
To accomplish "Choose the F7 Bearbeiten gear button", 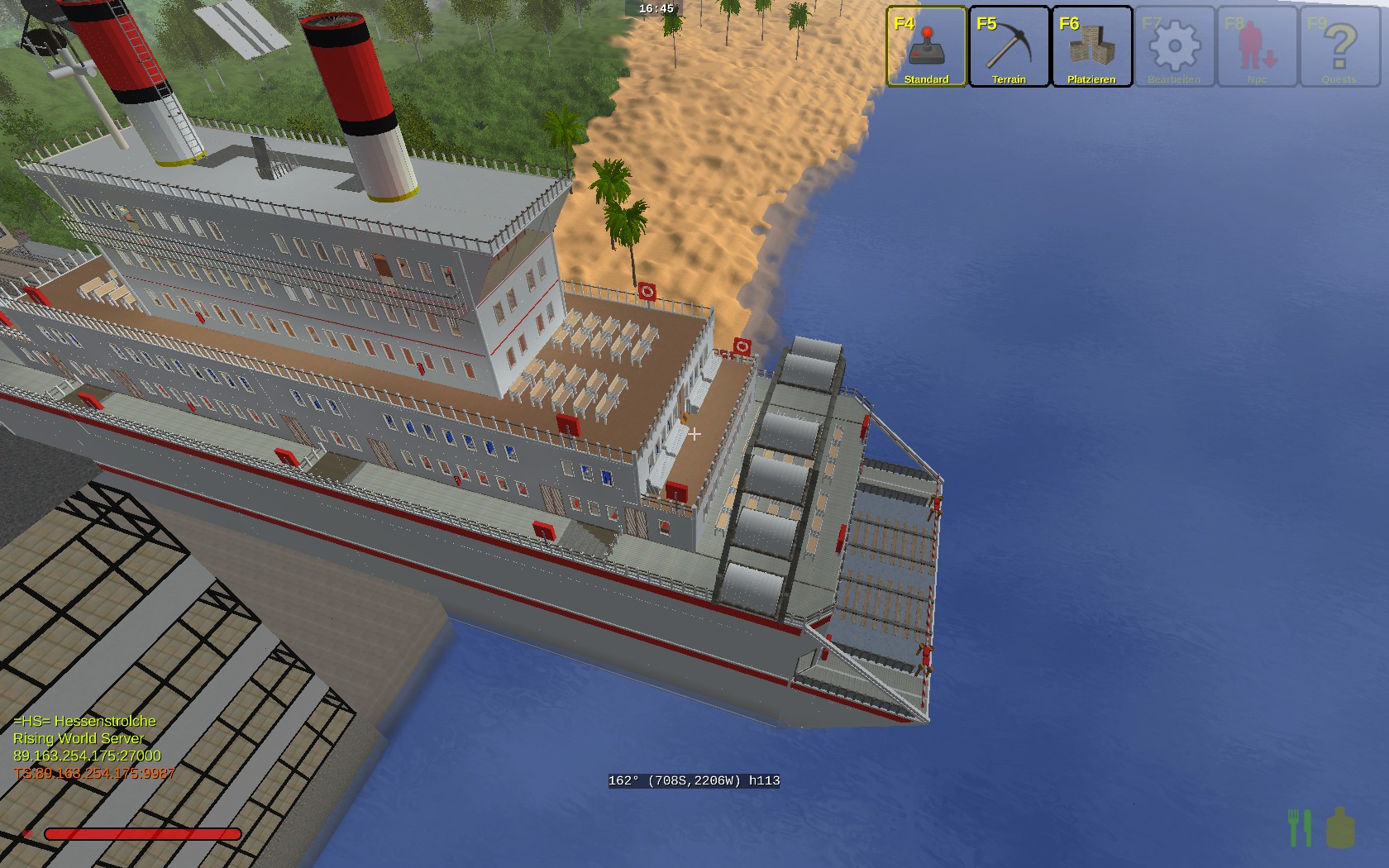I will click(1174, 46).
